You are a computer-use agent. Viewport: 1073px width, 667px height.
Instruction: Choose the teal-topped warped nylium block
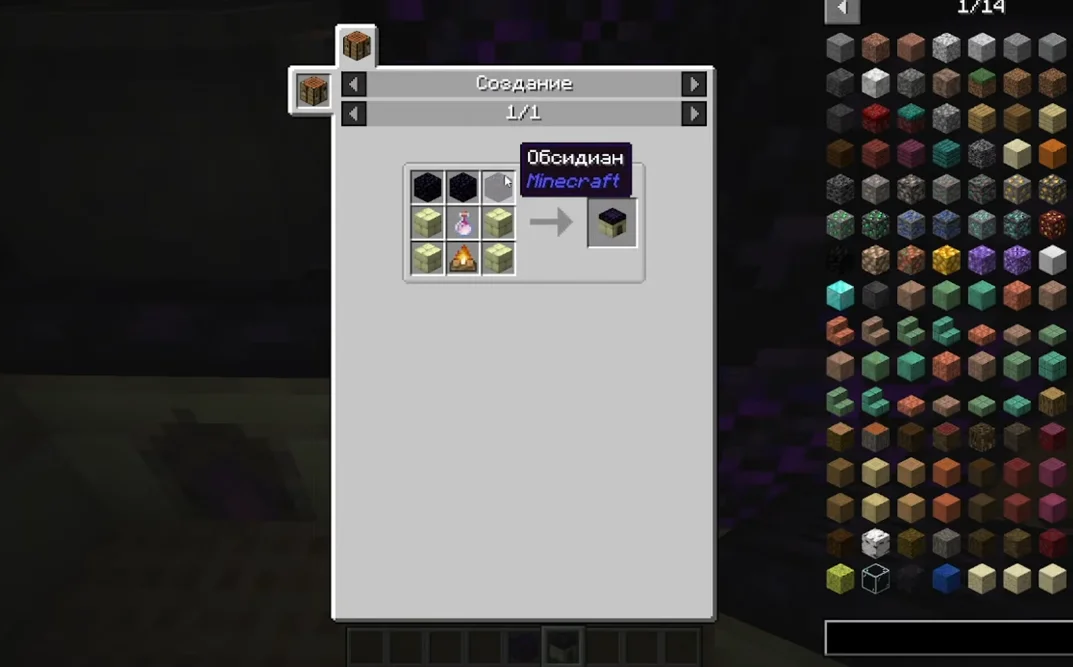coord(911,119)
